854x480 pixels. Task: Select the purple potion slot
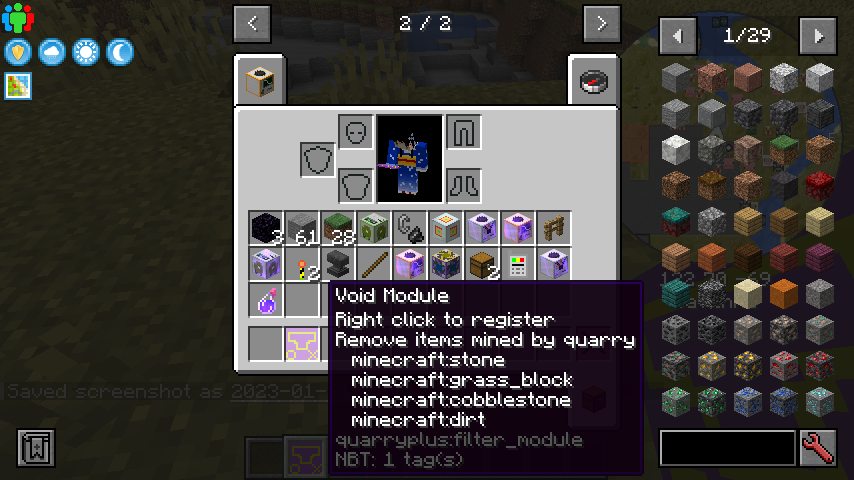pos(267,301)
